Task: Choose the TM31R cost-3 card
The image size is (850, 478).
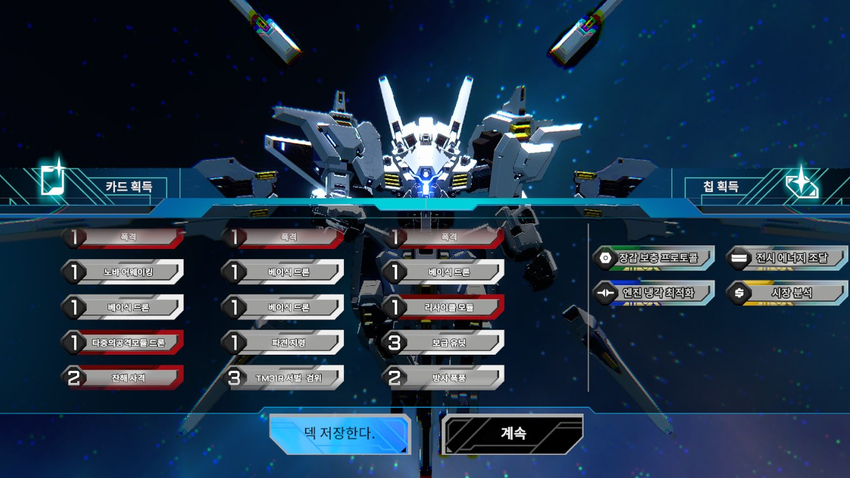Action: click(x=284, y=377)
